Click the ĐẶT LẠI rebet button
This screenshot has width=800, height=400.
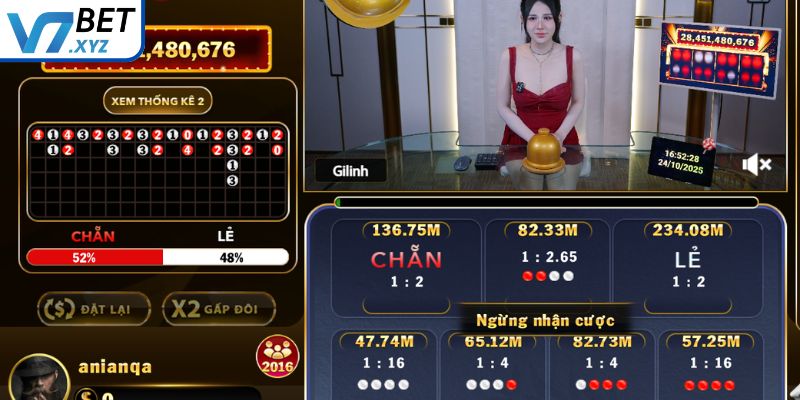(94, 308)
